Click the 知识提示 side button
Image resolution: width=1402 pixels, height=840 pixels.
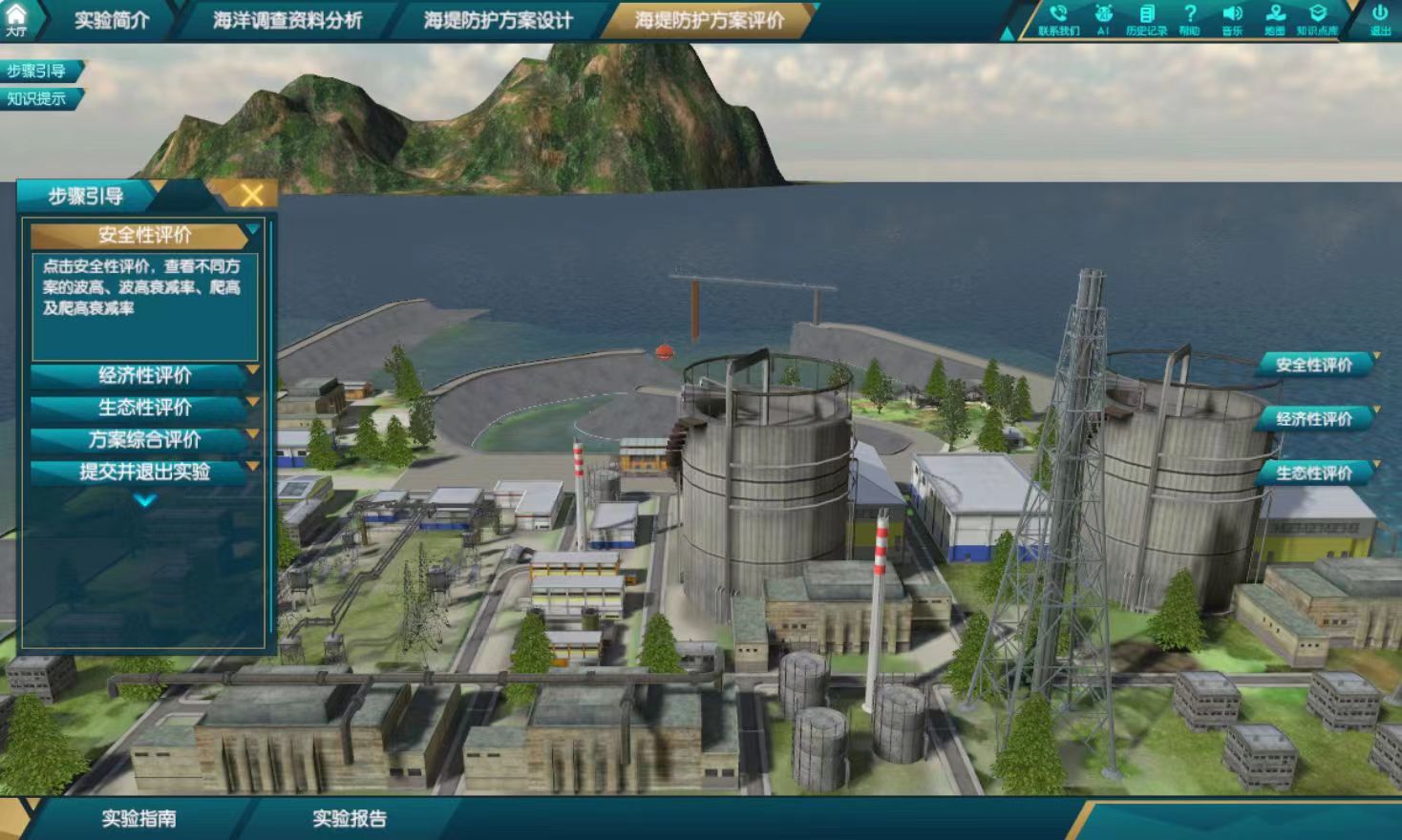[37, 98]
